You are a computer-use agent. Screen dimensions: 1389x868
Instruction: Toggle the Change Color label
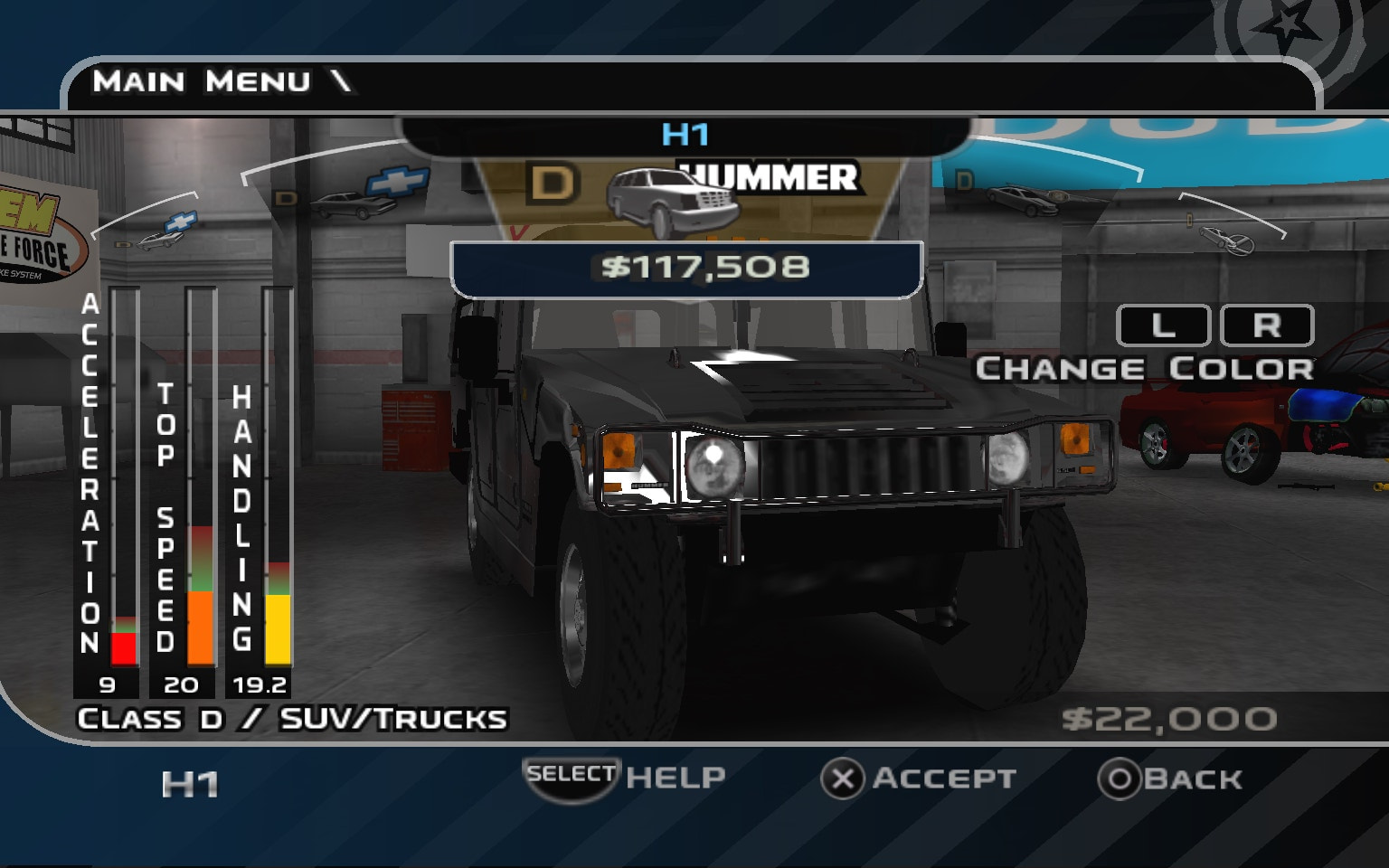pos(1146,368)
